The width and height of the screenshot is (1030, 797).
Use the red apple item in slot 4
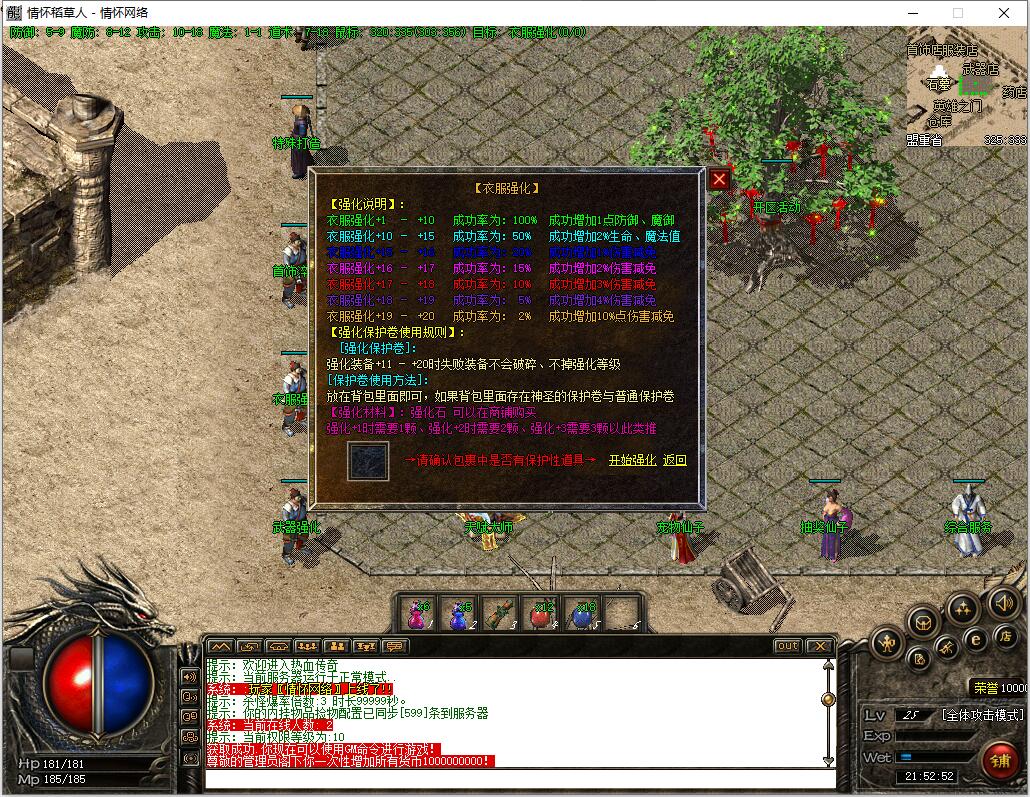pos(541,613)
